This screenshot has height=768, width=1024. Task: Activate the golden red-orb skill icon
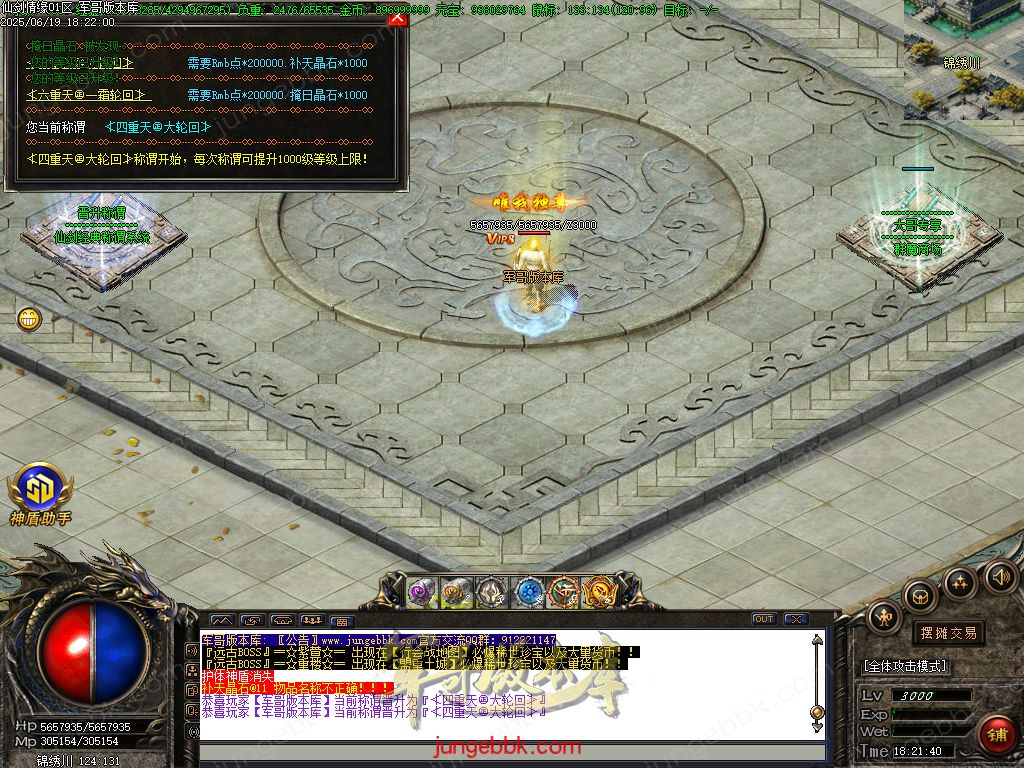(599, 592)
